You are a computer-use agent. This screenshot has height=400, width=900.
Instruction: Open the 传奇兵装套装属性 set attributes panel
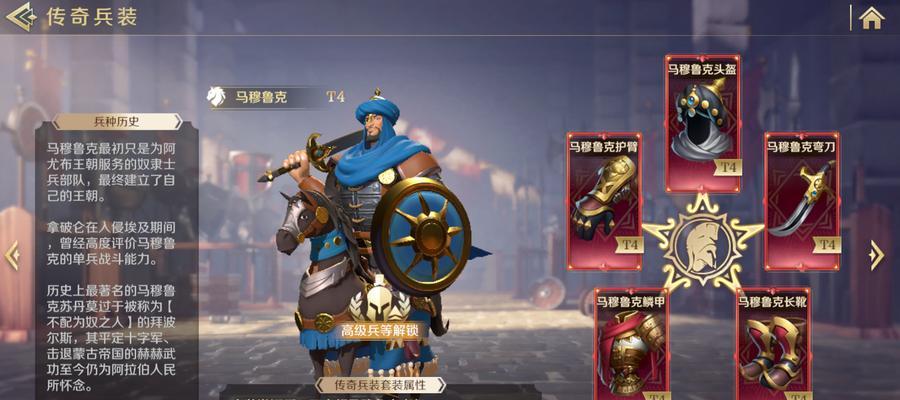coord(378,385)
